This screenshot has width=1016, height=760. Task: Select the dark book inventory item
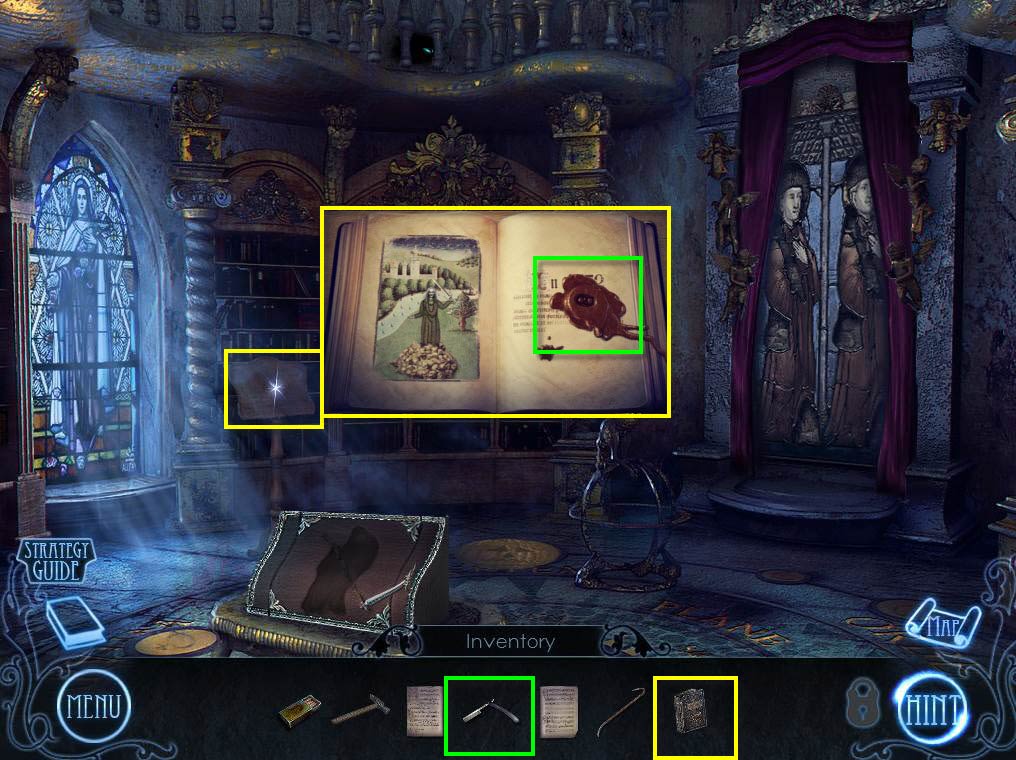[x=696, y=714]
